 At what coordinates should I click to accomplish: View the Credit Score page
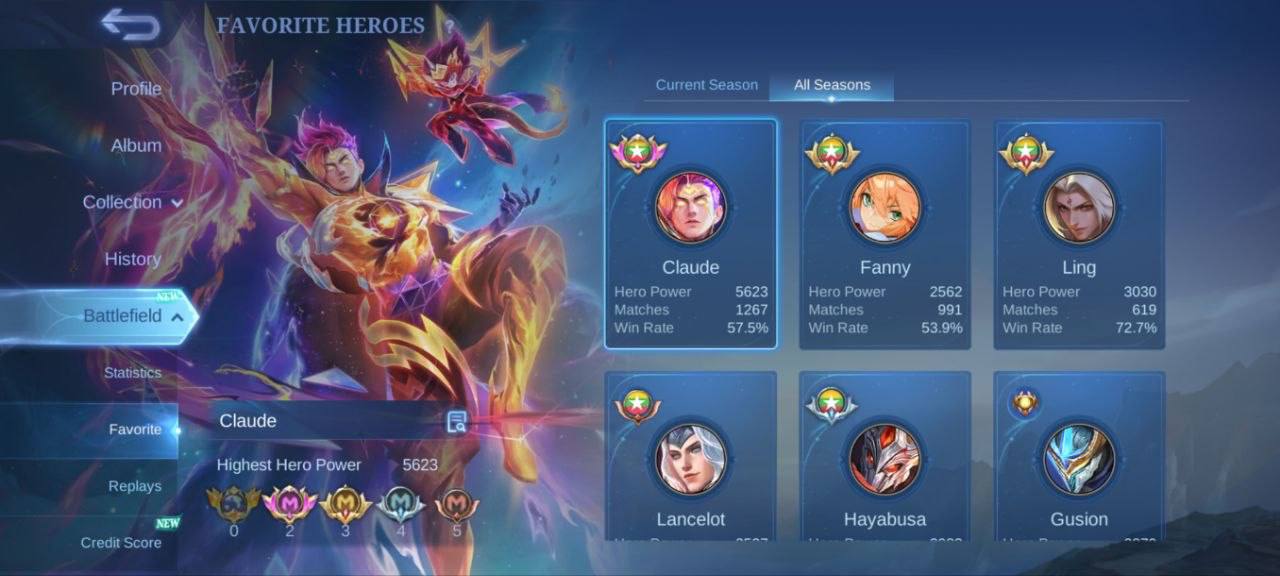point(121,542)
